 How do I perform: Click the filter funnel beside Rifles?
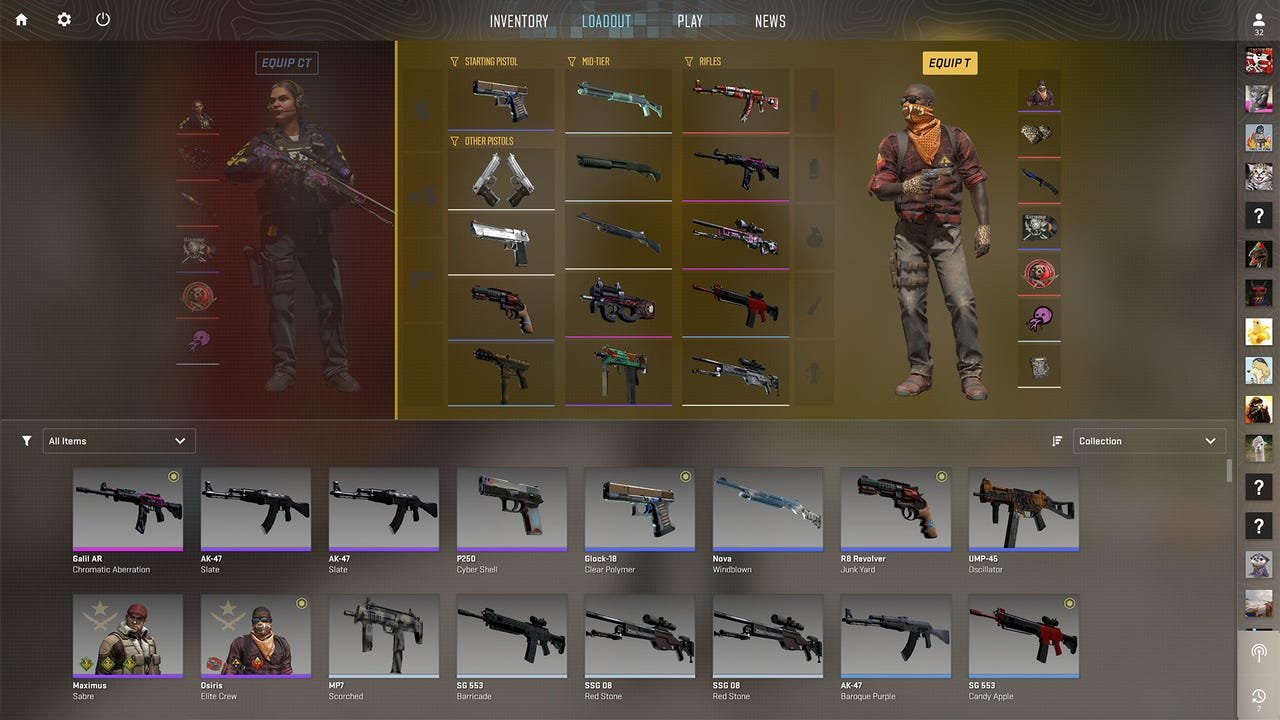tap(687, 61)
